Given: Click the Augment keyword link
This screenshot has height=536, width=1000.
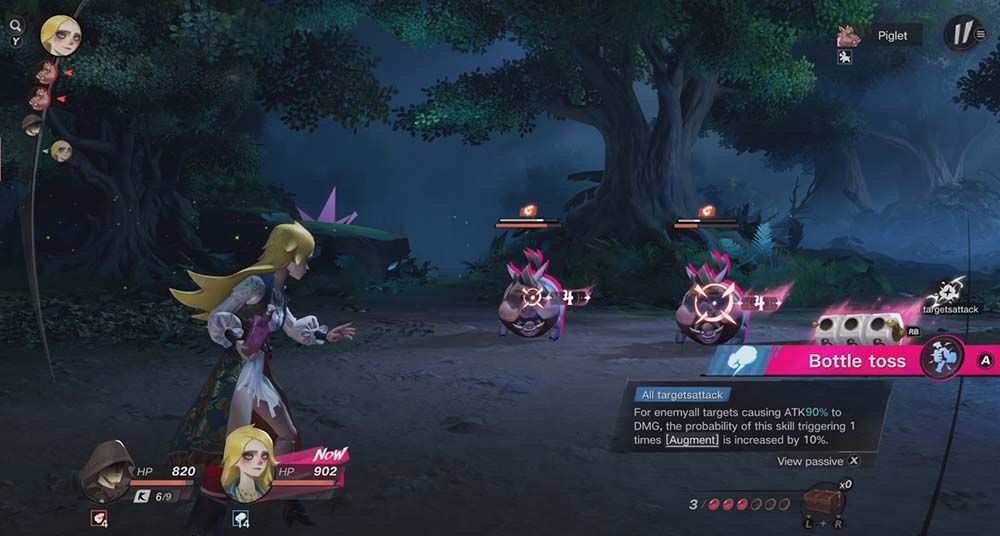Looking at the screenshot, I should [690, 440].
